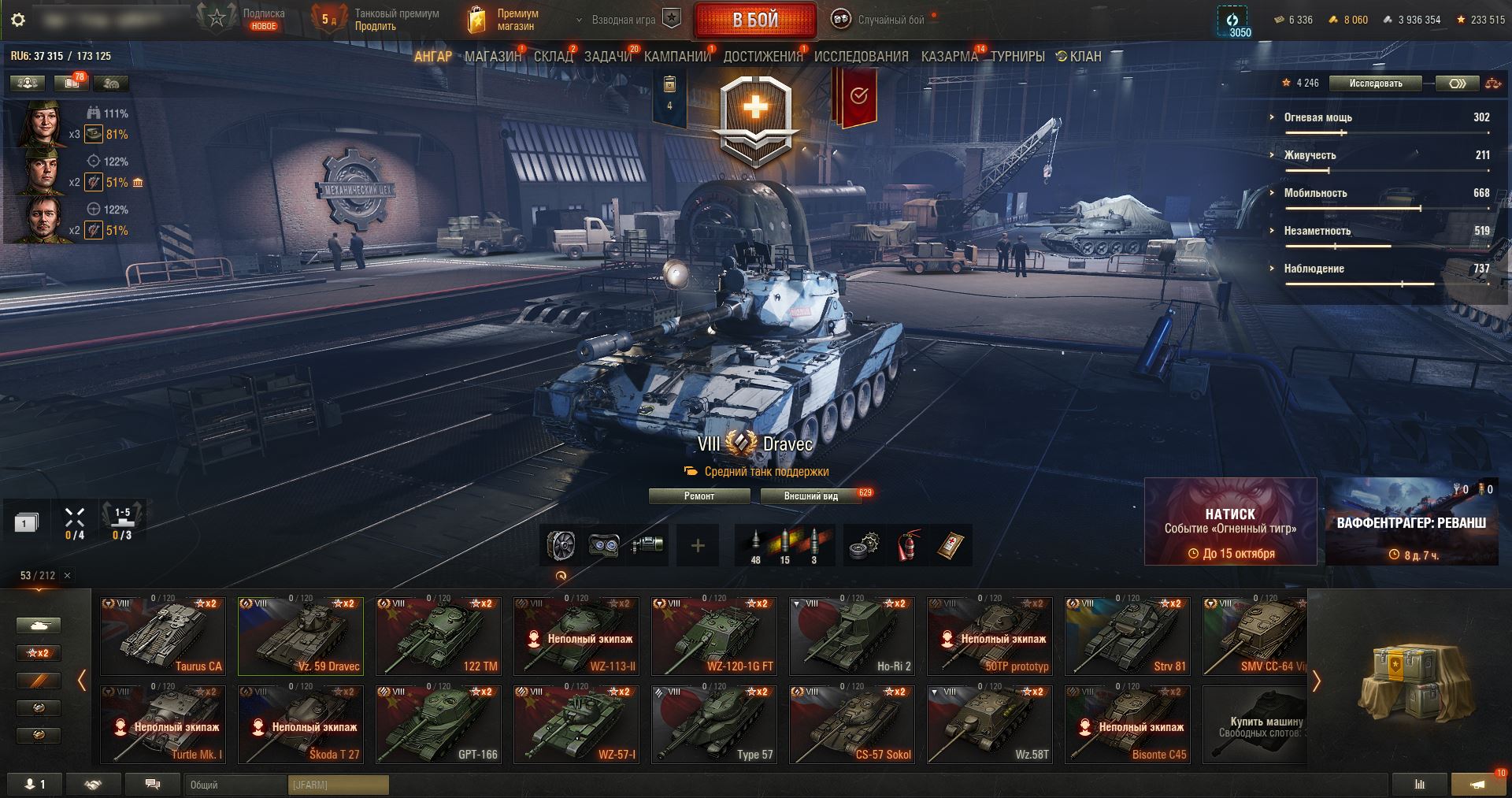
Task: Open Внешний вид customization
Action: point(810,496)
